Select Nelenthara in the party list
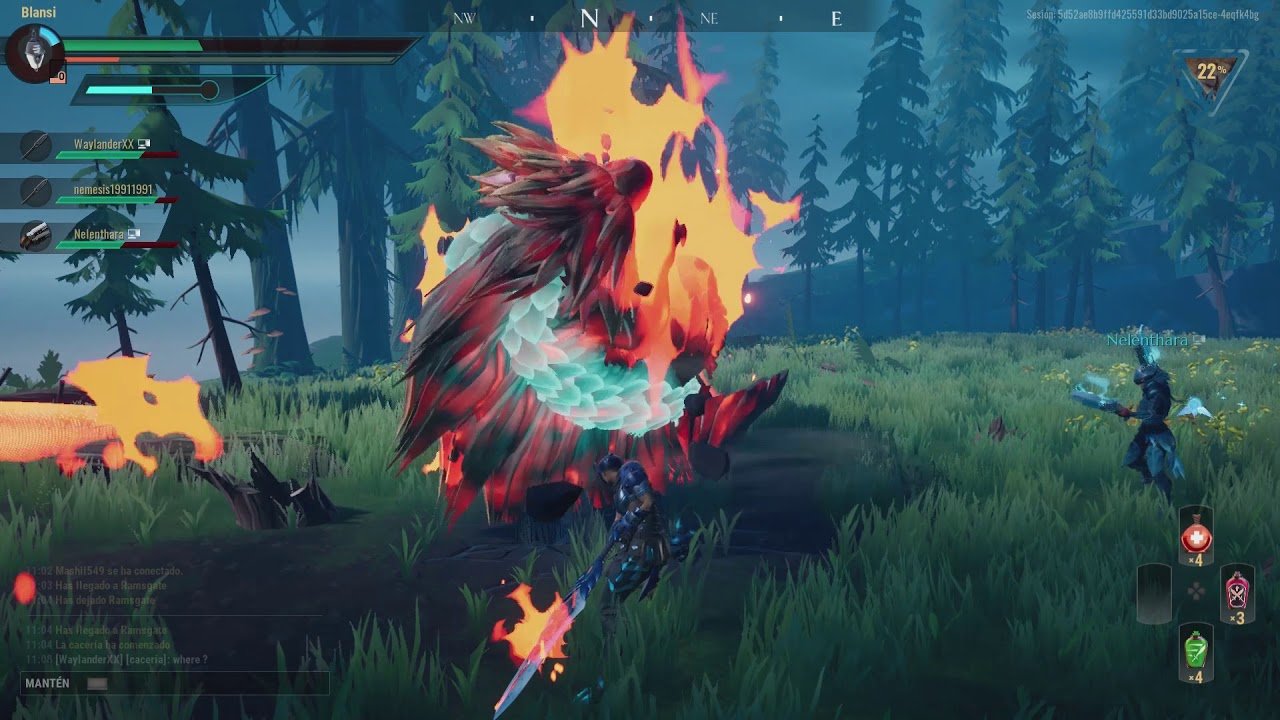Viewport: 1280px width, 720px height. (x=98, y=236)
